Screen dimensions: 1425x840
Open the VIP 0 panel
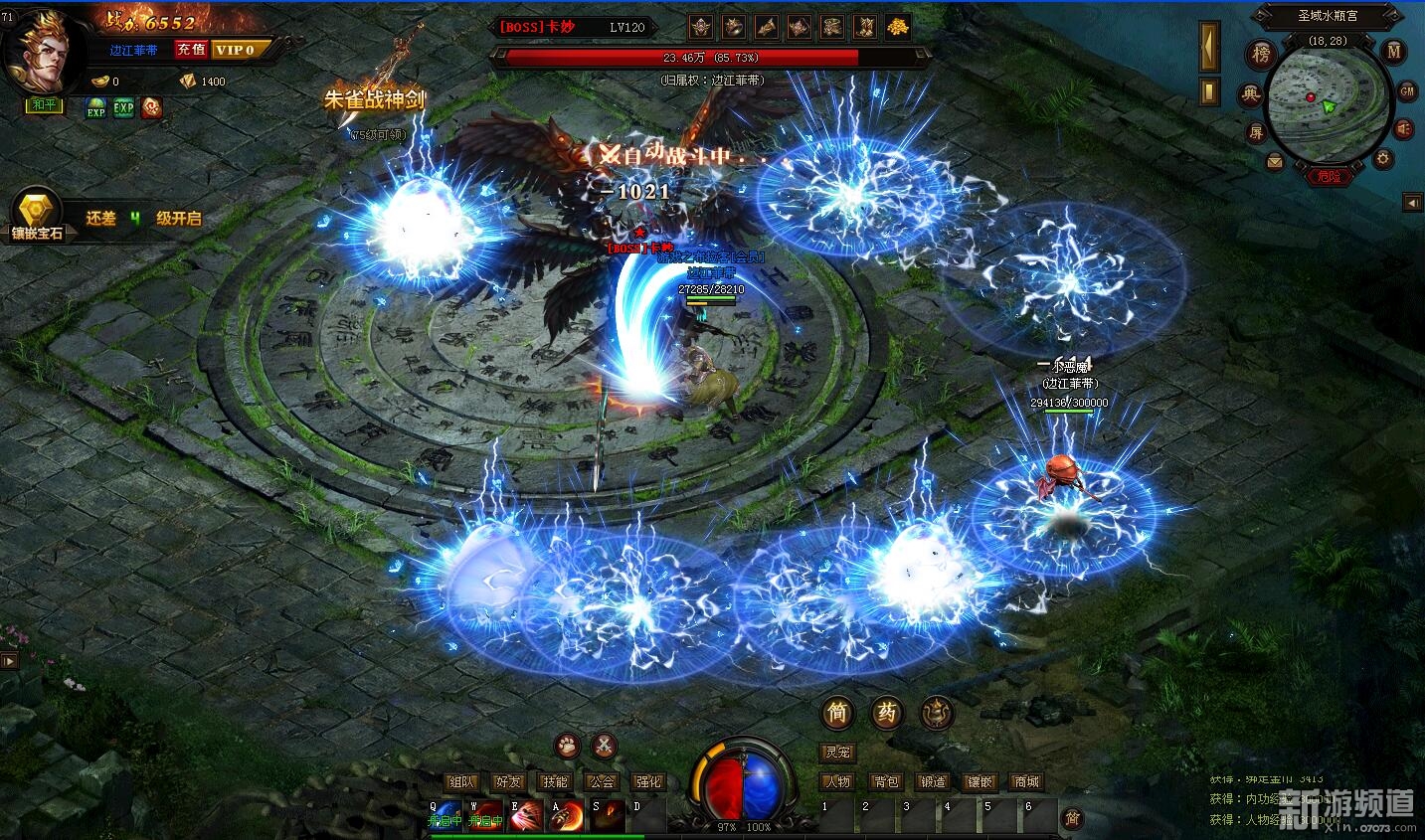(237, 49)
